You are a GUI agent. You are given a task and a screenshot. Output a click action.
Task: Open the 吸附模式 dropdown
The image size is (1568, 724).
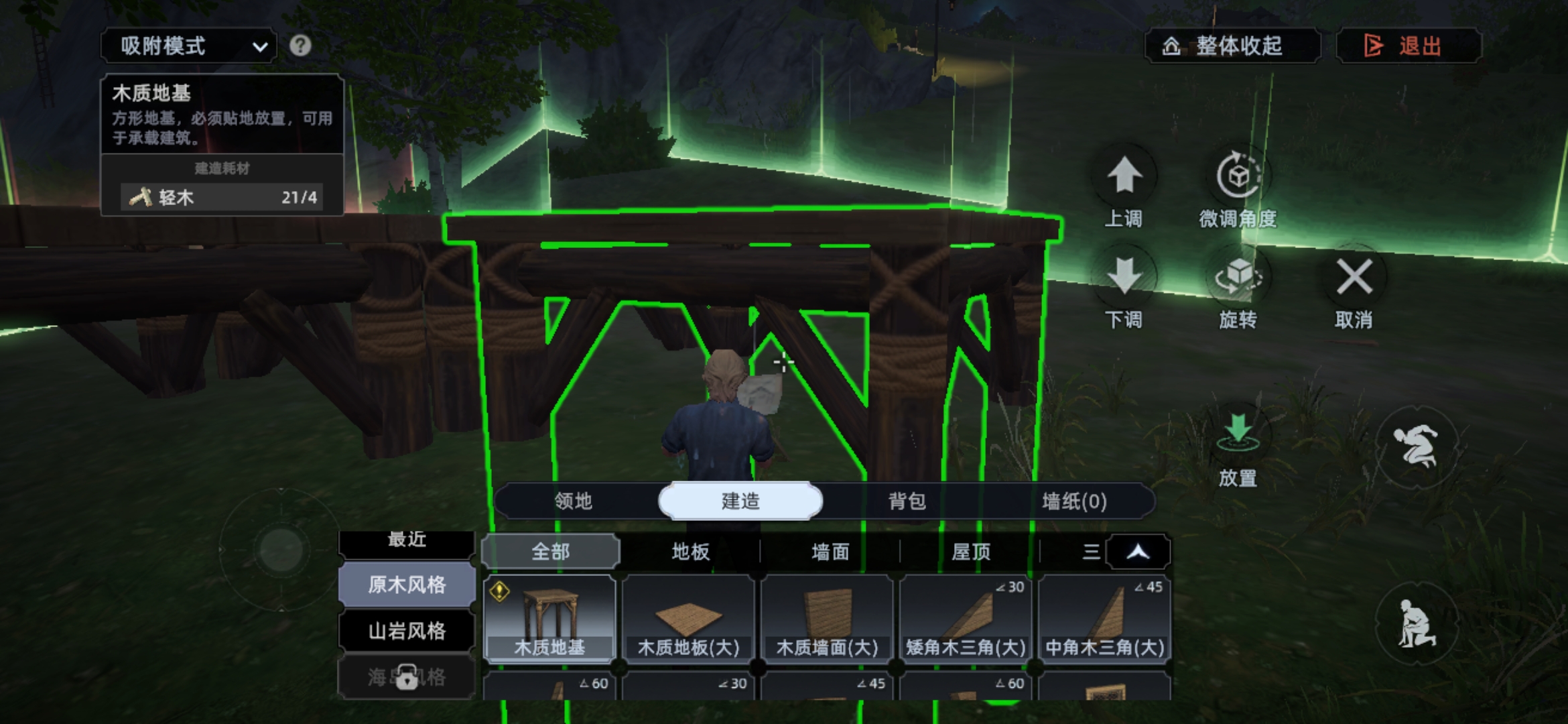pyautogui.click(x=189, y=46)
